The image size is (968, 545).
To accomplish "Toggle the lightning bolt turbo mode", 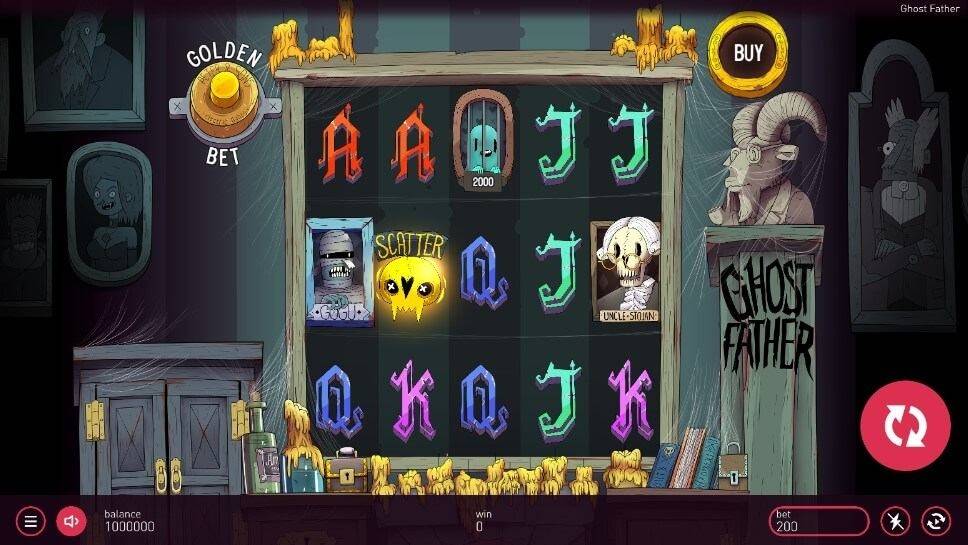I will [895, 521].
